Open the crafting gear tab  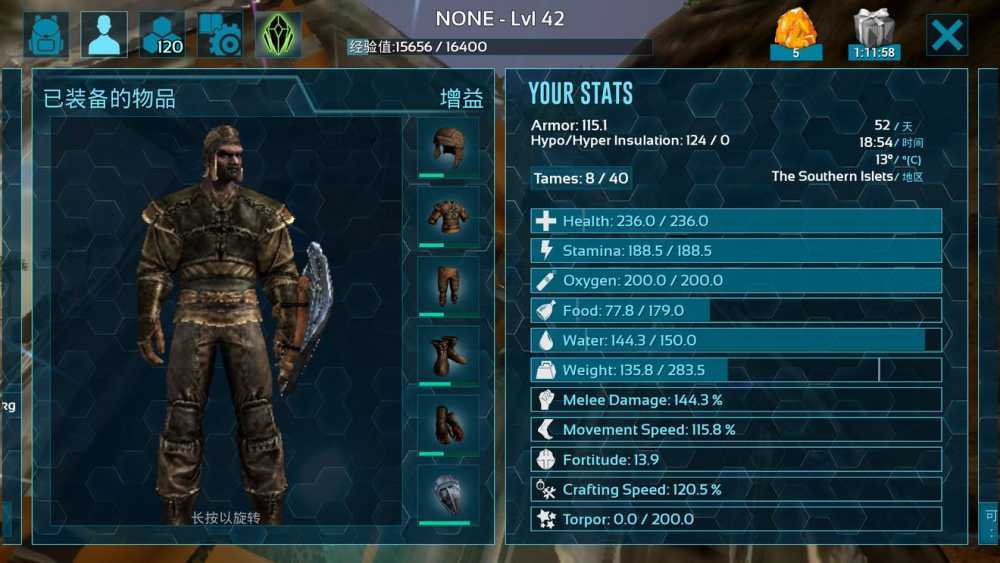[x=220, y=35]
